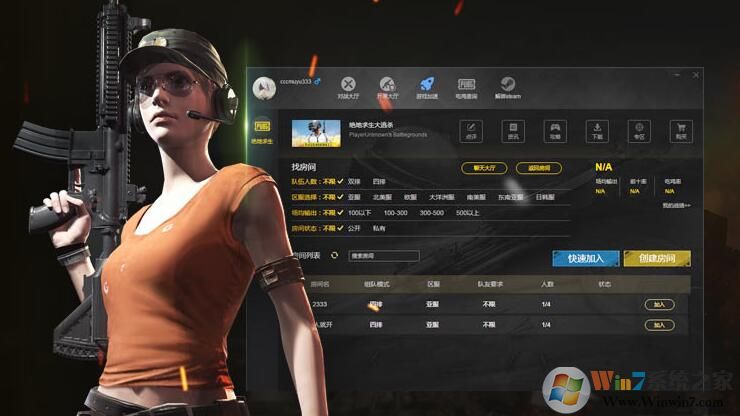Create a room with the yellow 创建房间 button
Image resolution: width=740 pixels, height=416 pixels.
656,258
